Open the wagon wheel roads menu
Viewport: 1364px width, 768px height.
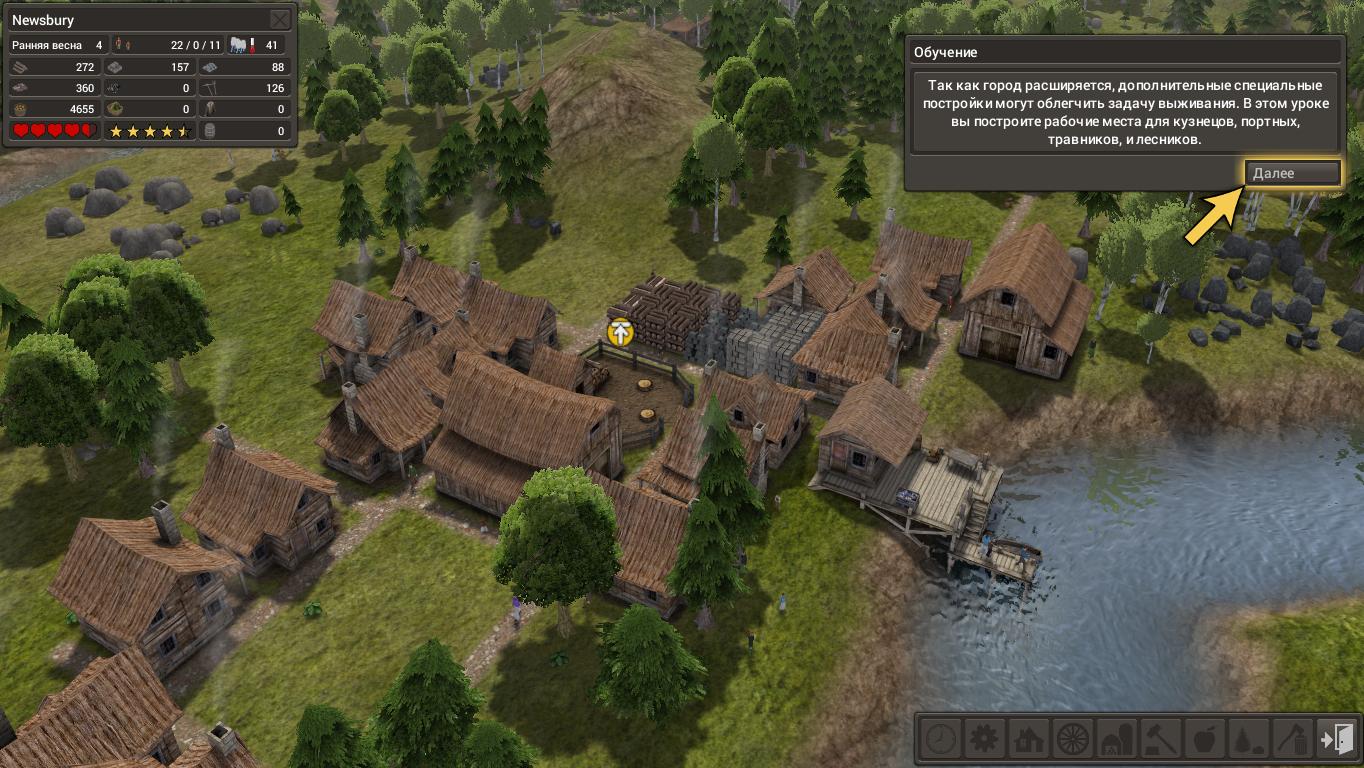[x=1072, y=740]
